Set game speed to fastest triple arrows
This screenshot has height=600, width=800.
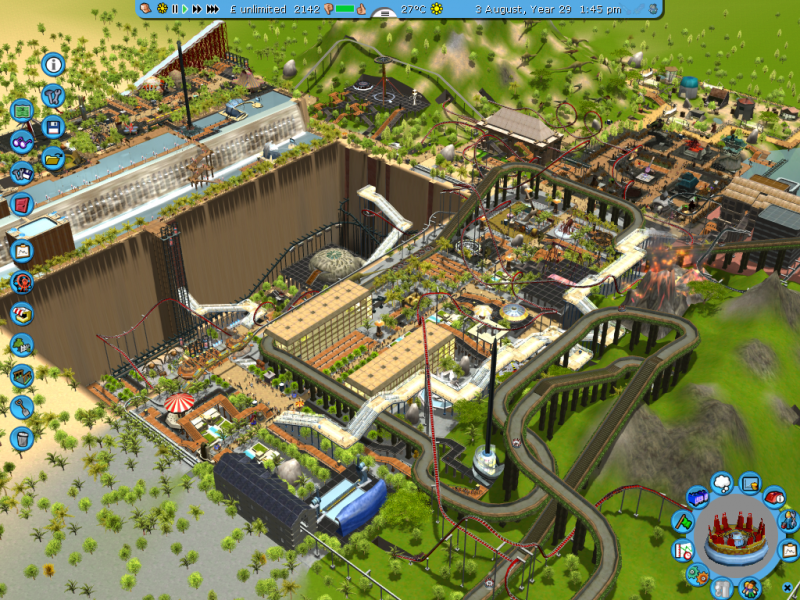point(212,9)
